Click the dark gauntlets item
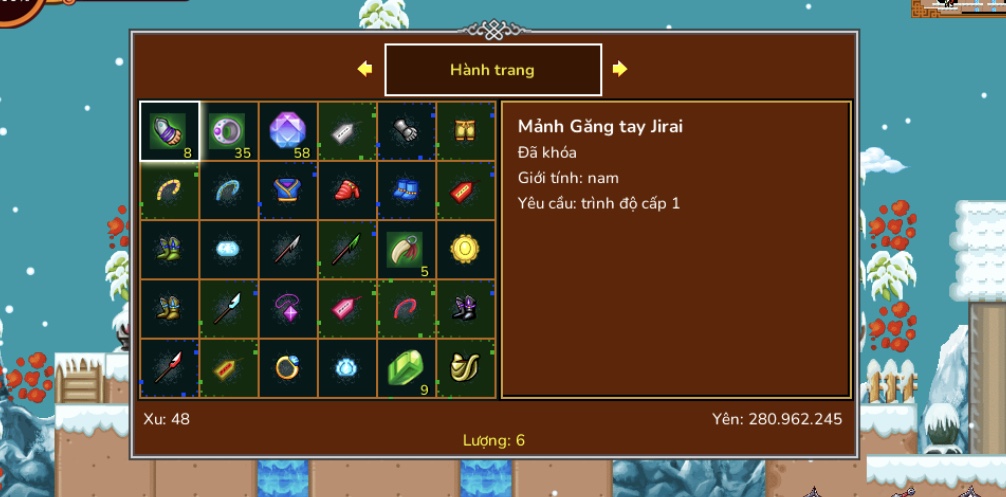The image size is (1006, 497). coord(407,131)
